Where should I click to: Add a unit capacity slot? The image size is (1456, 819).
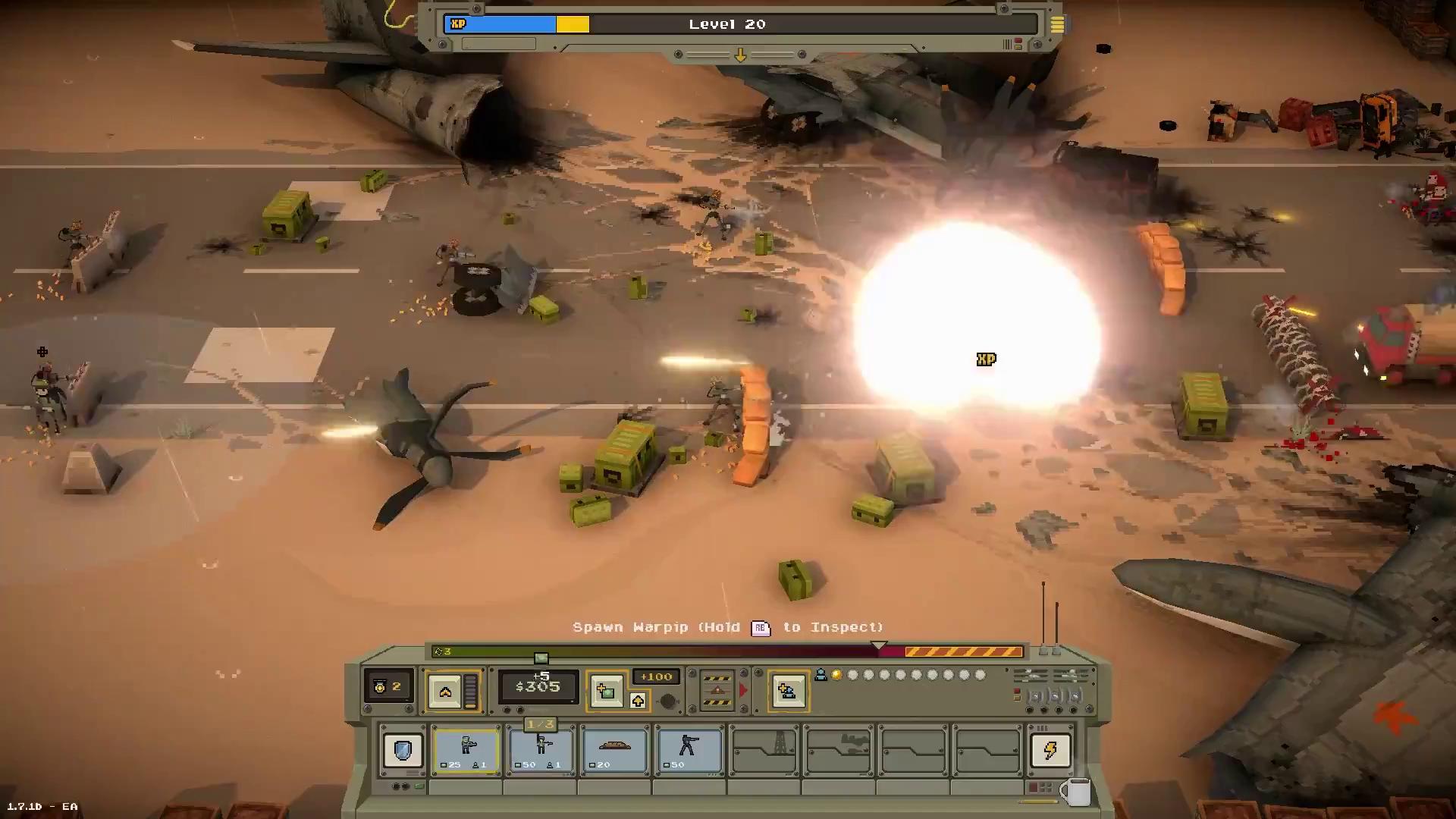tap(788, 691)
